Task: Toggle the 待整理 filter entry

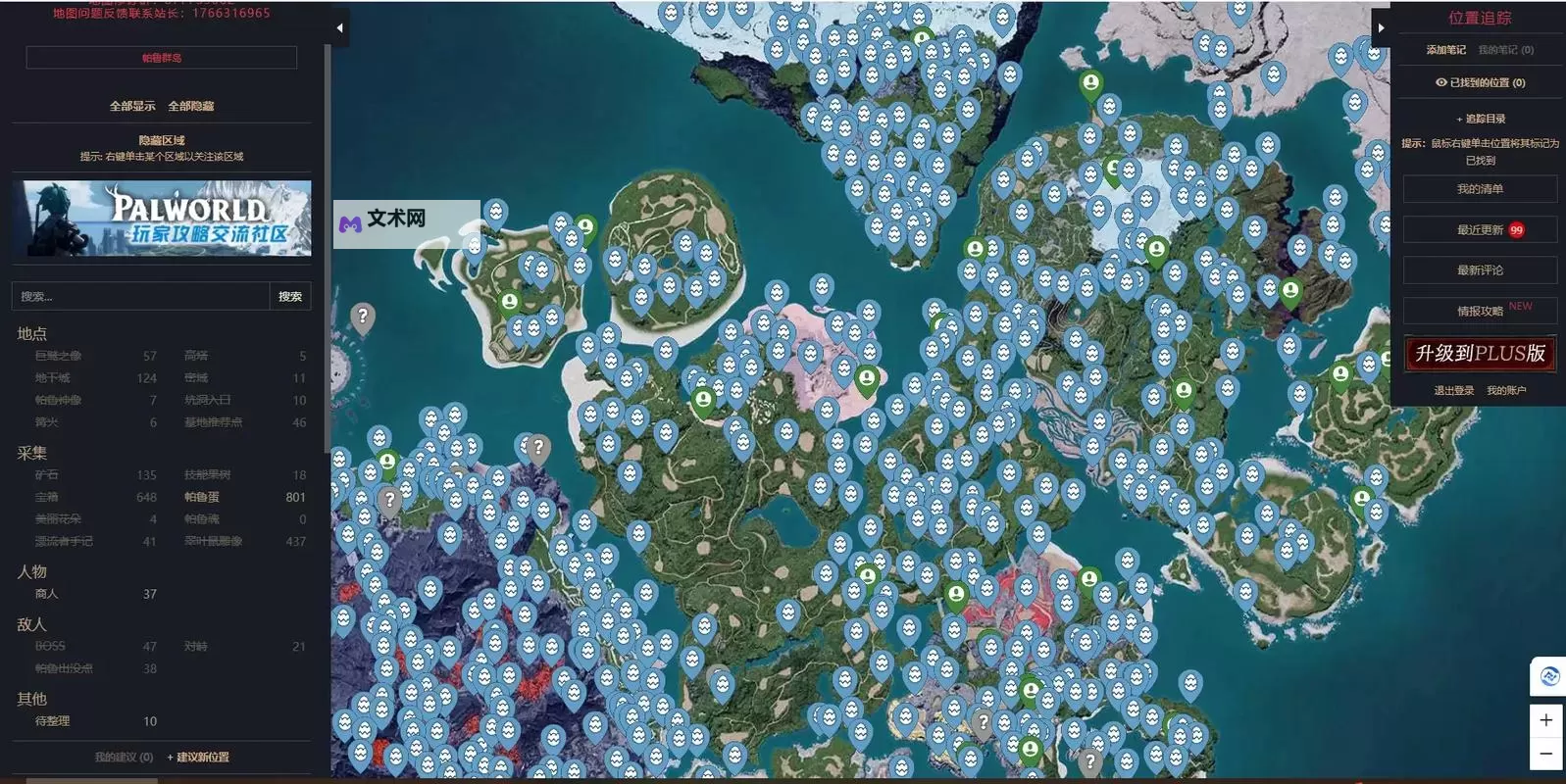Action: 53,721
